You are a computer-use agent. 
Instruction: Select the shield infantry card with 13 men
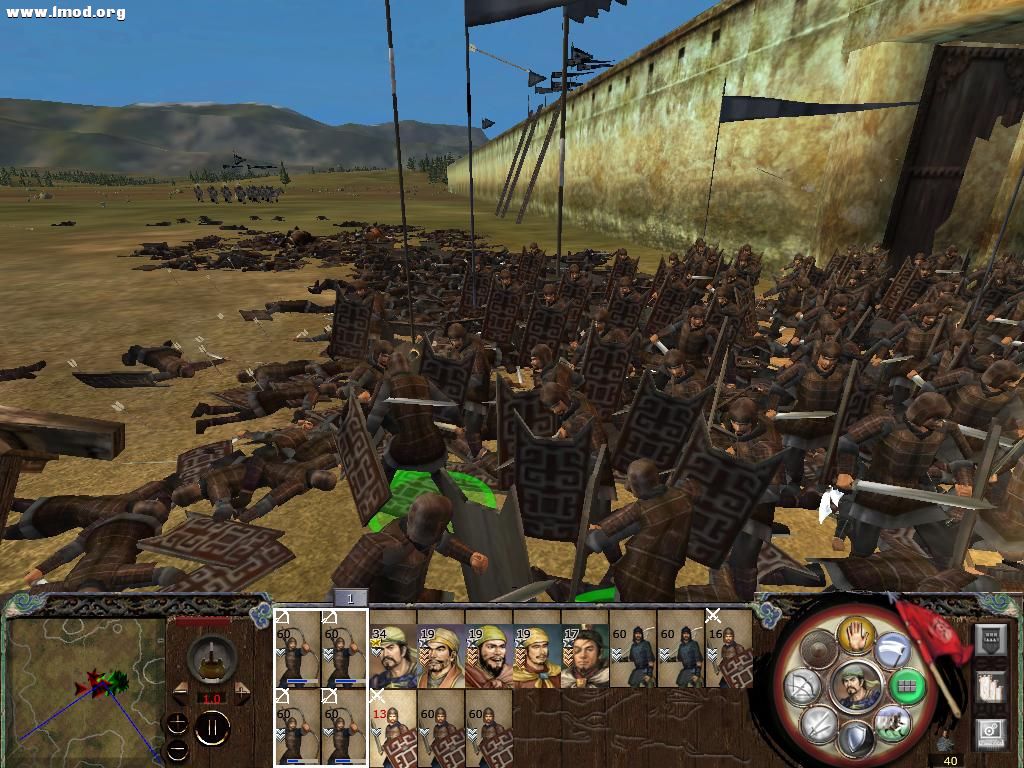coord(392,728)
